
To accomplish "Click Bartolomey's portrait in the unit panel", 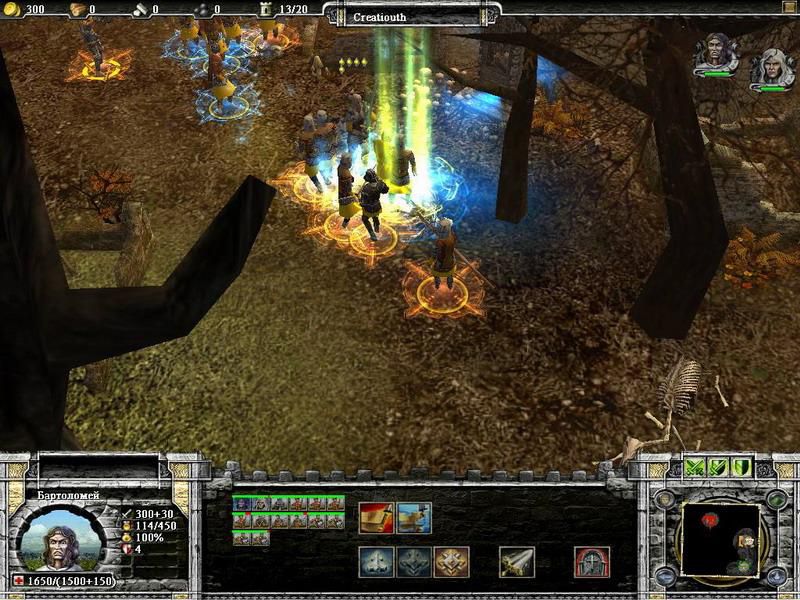I will (x=60, y=538).
